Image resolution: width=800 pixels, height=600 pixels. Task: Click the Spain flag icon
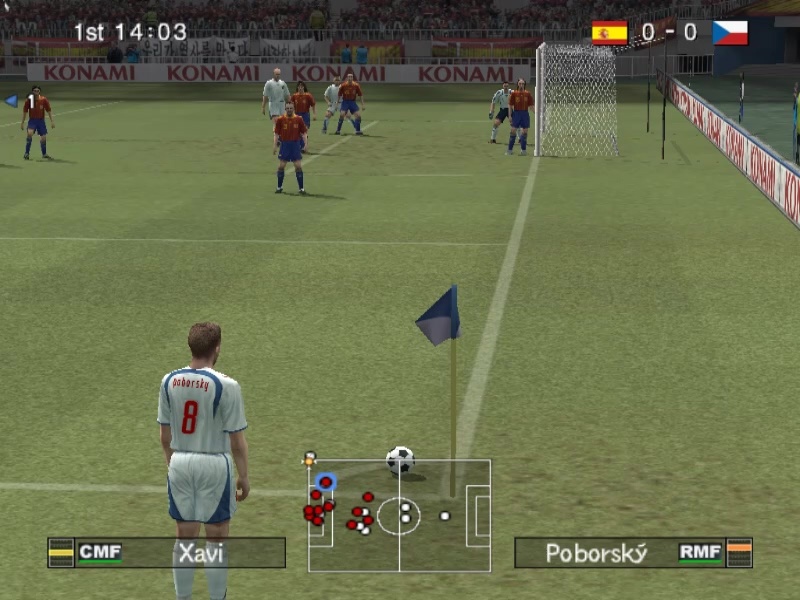coord(609,33)
